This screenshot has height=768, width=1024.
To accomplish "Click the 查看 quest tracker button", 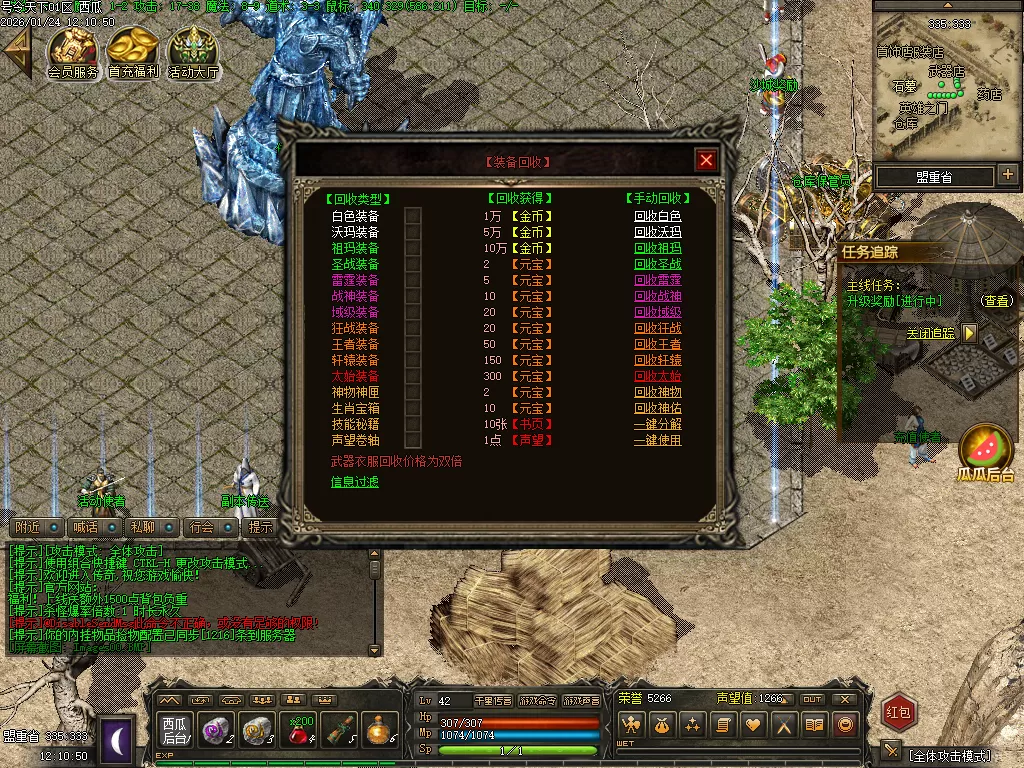I will (x=995, y=300).
